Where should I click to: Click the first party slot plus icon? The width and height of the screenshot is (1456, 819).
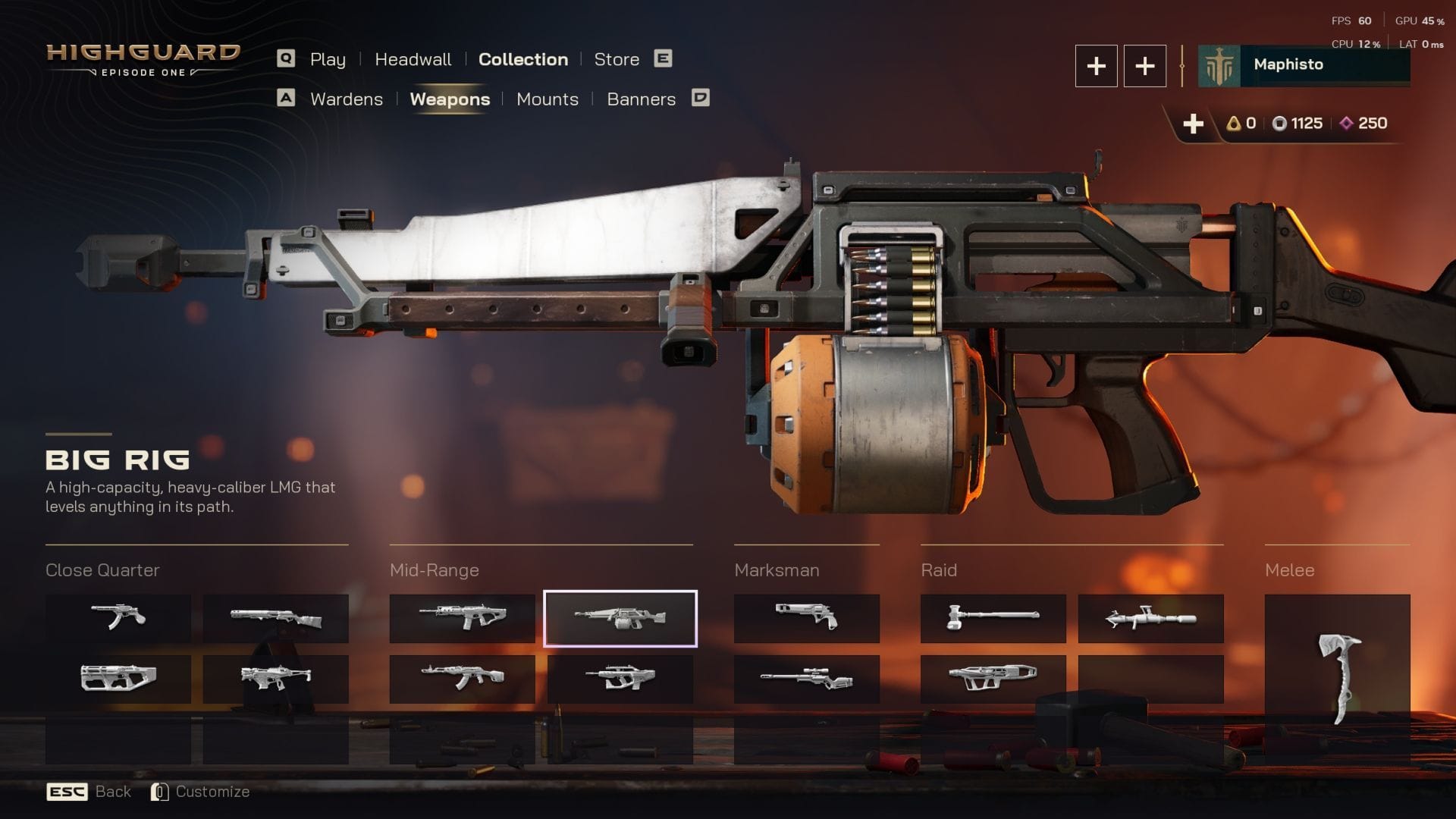coord(1096,66)
